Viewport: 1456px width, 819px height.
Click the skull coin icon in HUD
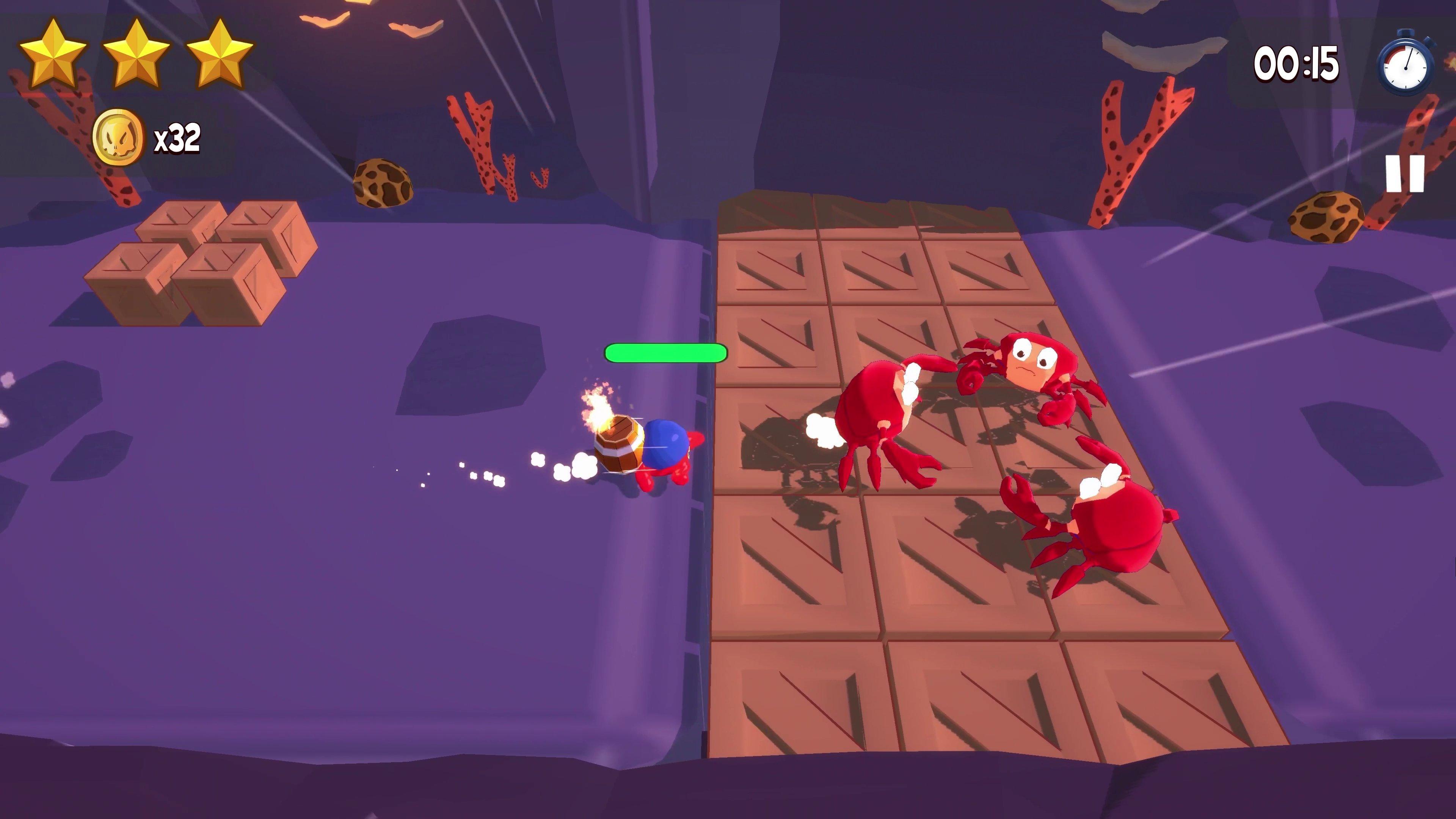click(119, 136)
